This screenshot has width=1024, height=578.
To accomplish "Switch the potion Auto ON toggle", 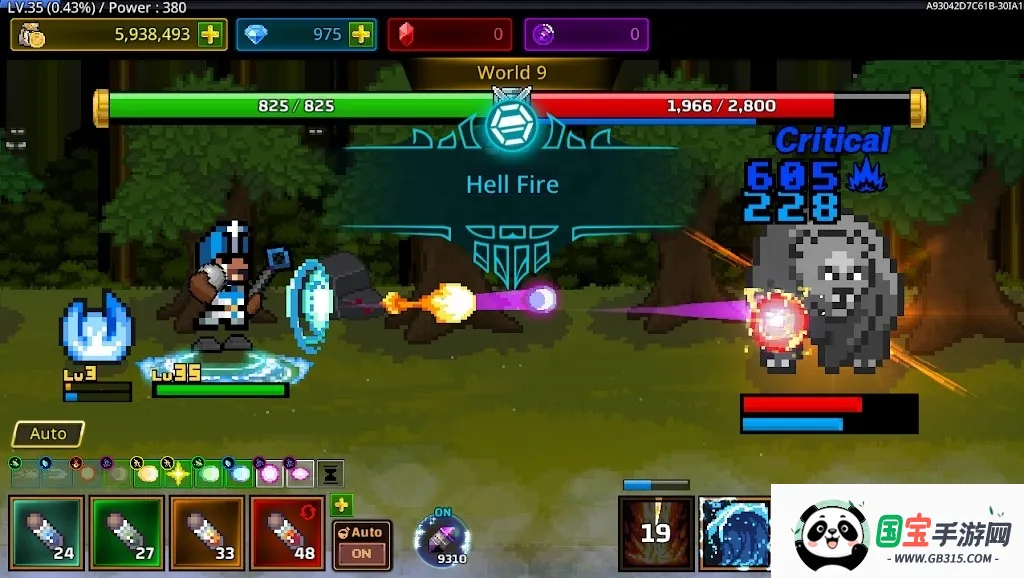I will (x=361, y=545).
